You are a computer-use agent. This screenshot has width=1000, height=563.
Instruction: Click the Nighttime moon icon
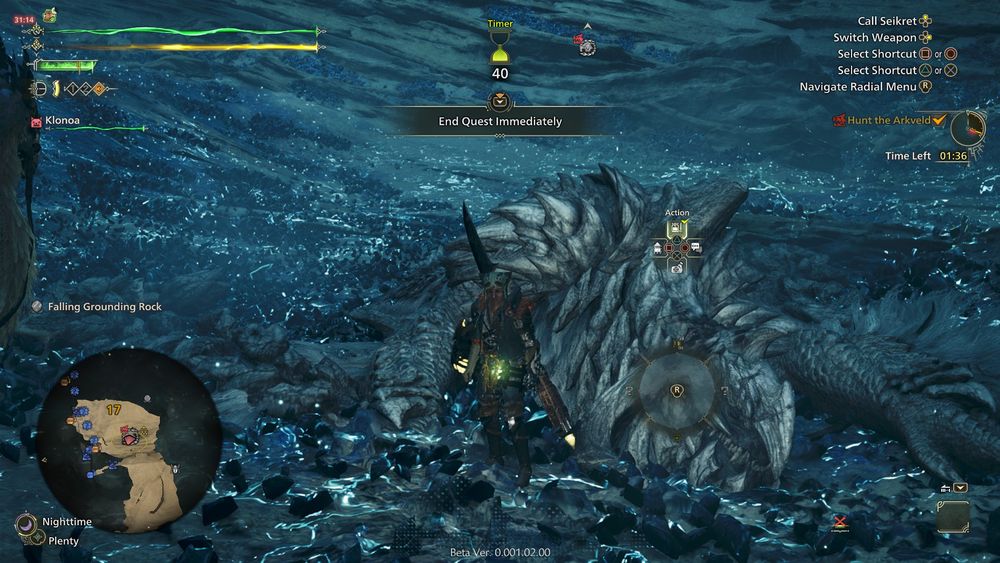(25, 522)
